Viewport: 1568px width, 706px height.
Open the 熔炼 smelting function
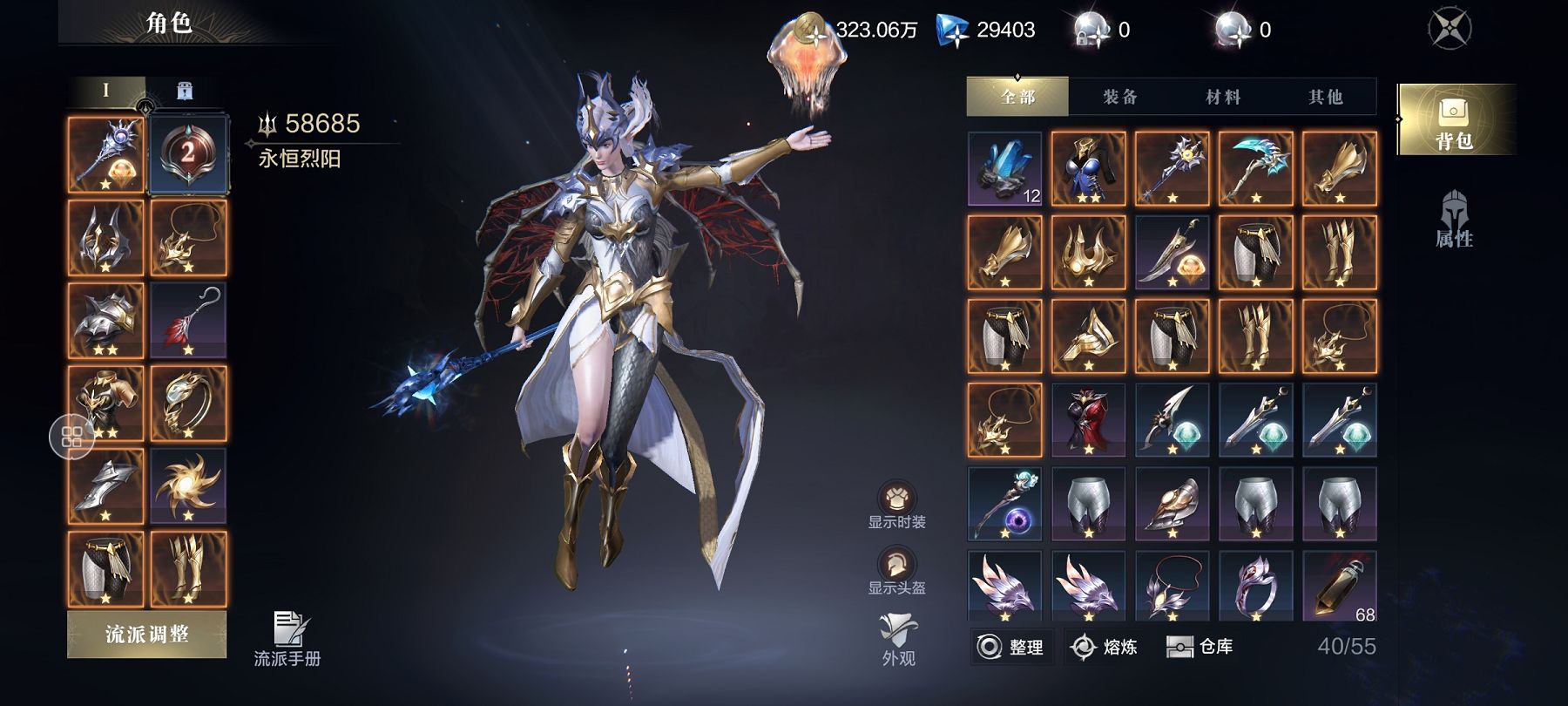tap(1105, 647)
